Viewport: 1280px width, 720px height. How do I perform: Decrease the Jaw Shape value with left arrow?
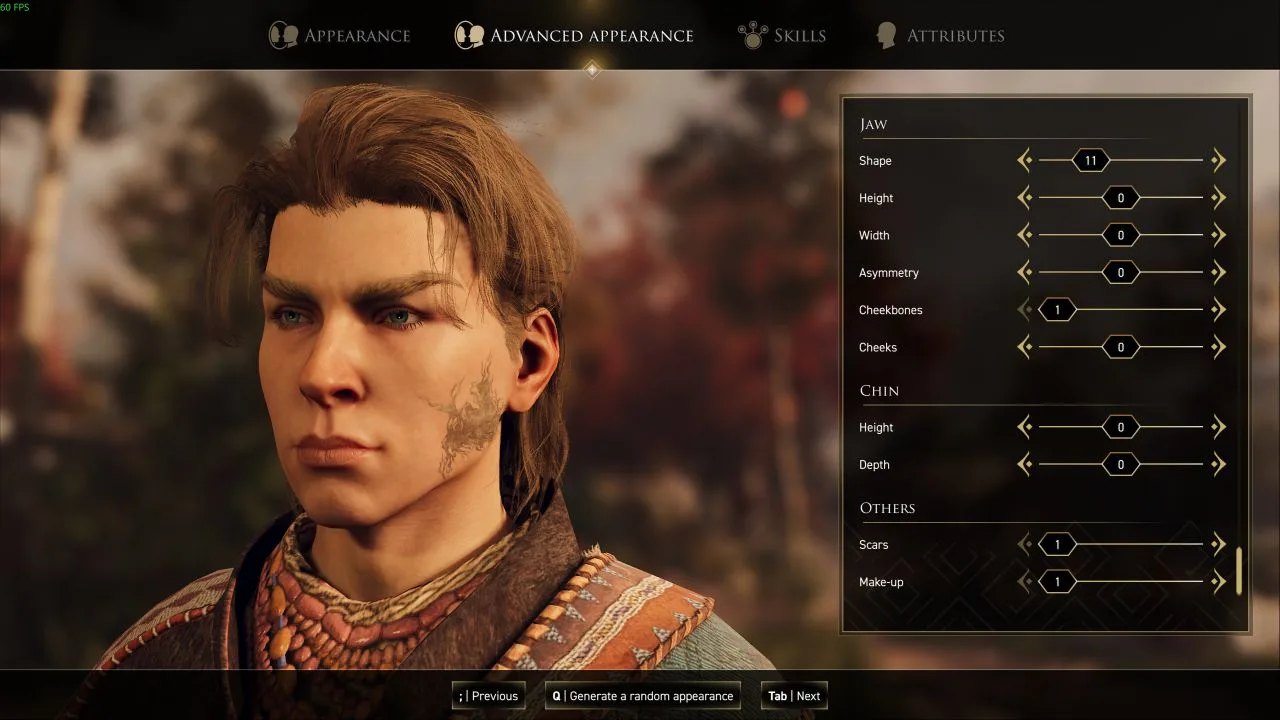[1024, 160]
